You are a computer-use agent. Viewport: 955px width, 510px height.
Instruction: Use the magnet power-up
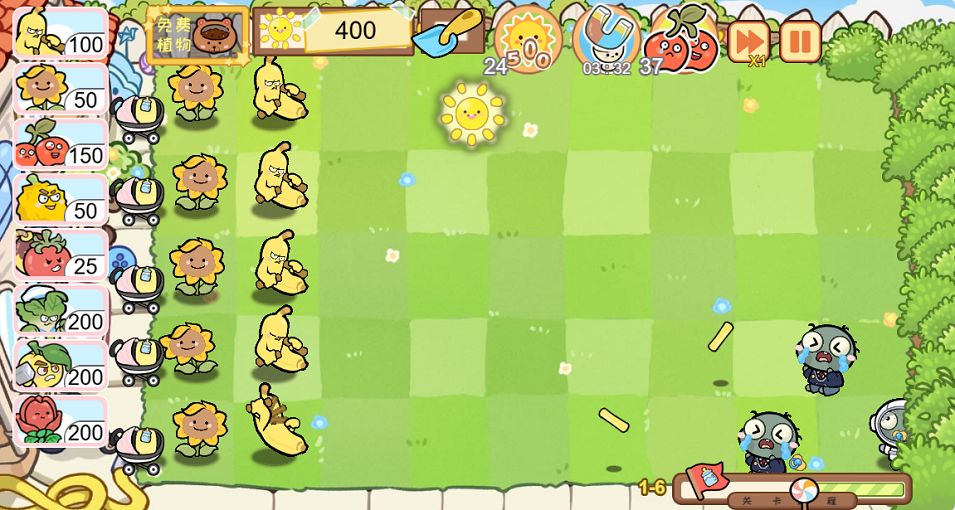coord(607,38)
